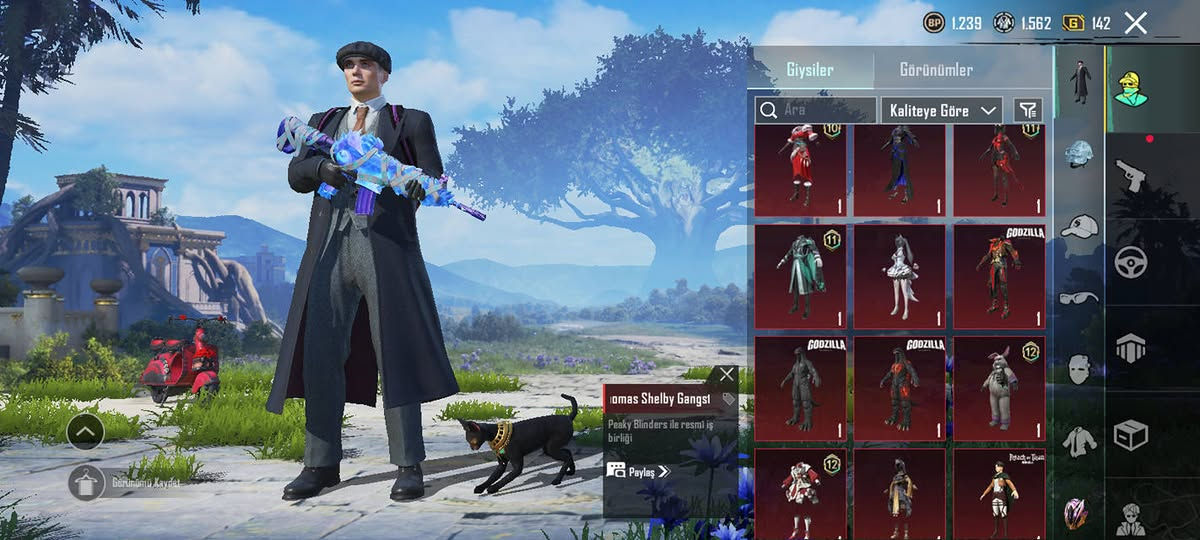The width and height of the screenshot is (1200, 540).
Task: Close the Thomas Shelby outfit info popup
Action: pos(726,374)
